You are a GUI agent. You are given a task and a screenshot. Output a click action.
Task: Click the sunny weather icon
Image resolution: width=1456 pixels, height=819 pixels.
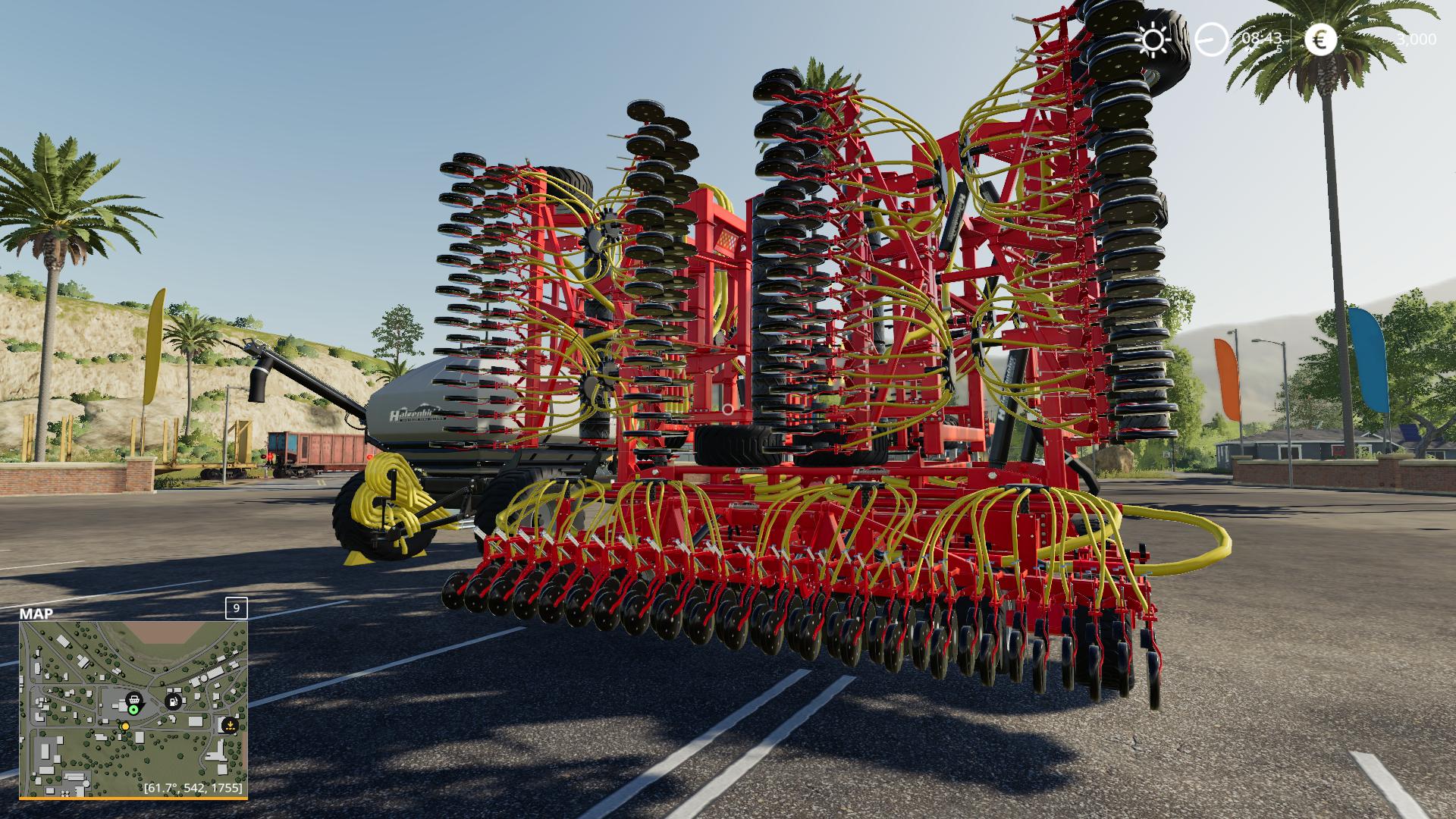pos(1153,39)
